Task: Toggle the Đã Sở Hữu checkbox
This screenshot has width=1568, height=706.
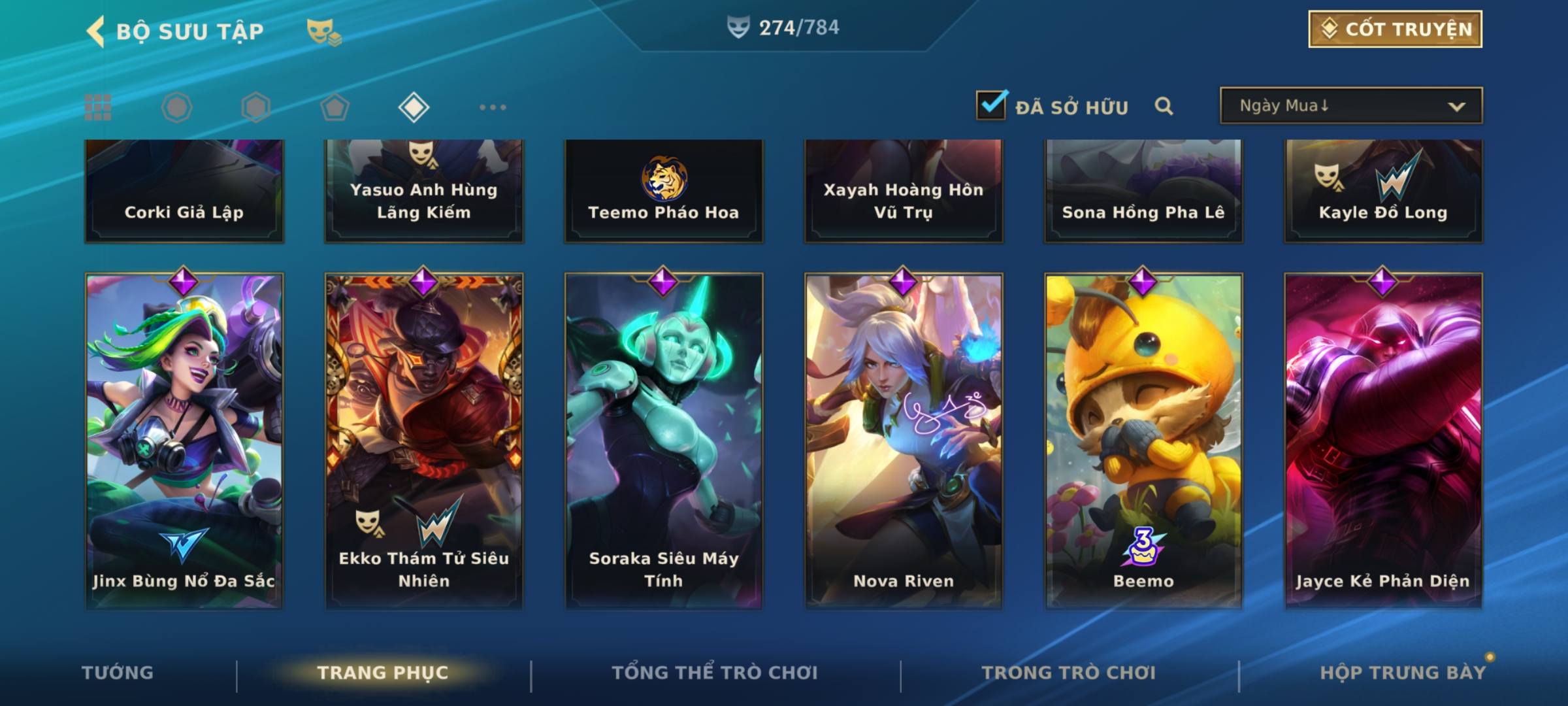Action: [991, 105]
